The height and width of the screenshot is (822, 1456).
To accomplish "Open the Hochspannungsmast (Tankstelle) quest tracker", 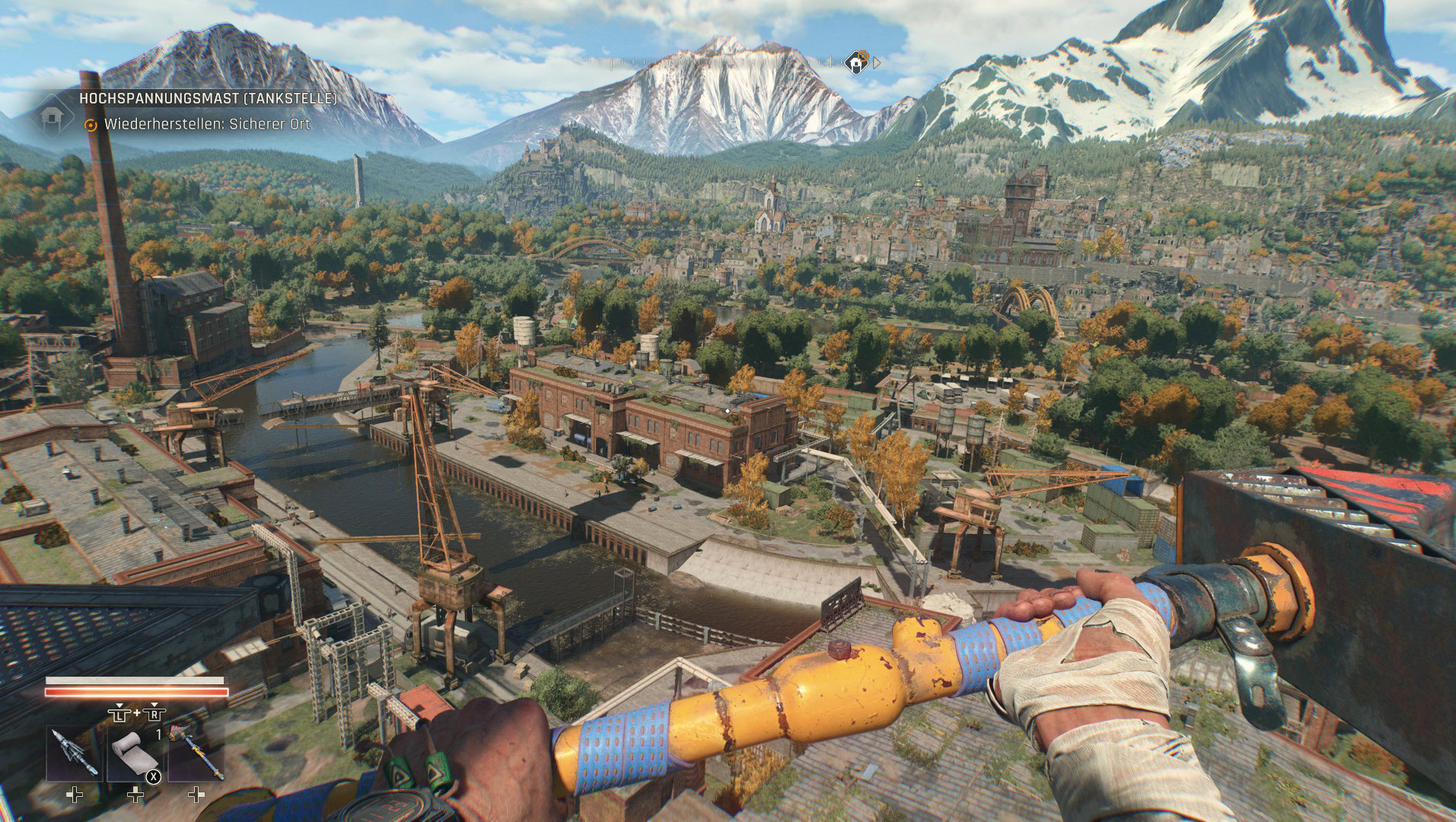I will (x=208, y=98).
